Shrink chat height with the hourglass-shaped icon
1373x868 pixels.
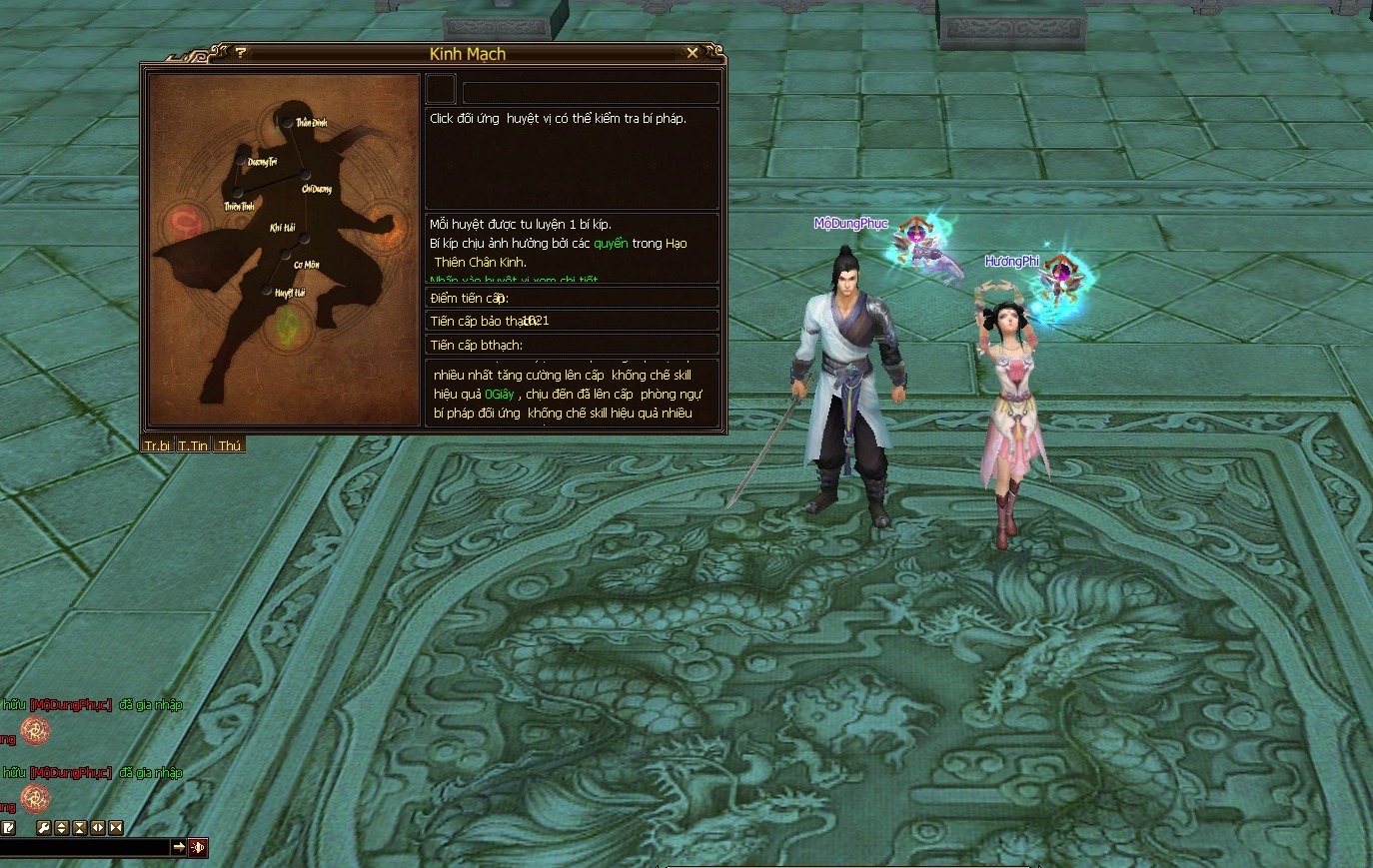point(79,828)
